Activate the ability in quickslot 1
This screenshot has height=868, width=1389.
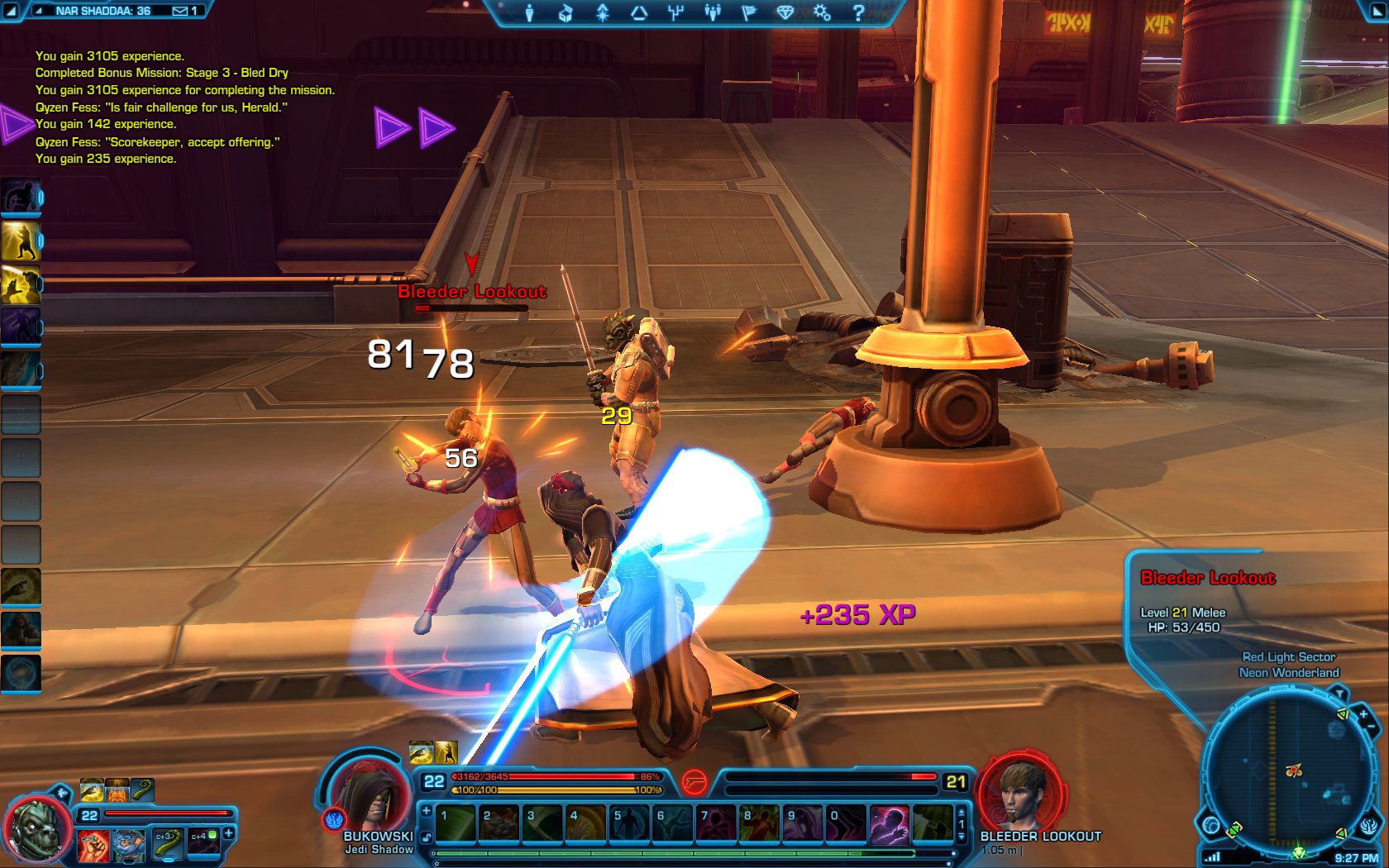456,824
